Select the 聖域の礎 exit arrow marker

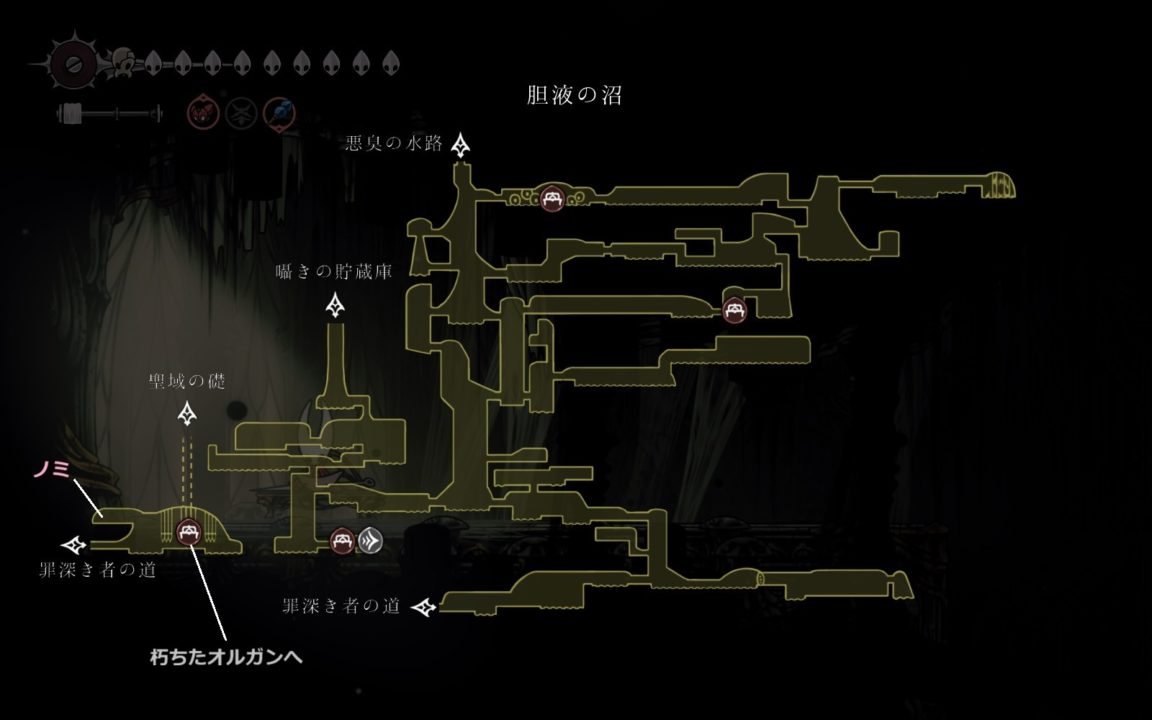[187, 413]
